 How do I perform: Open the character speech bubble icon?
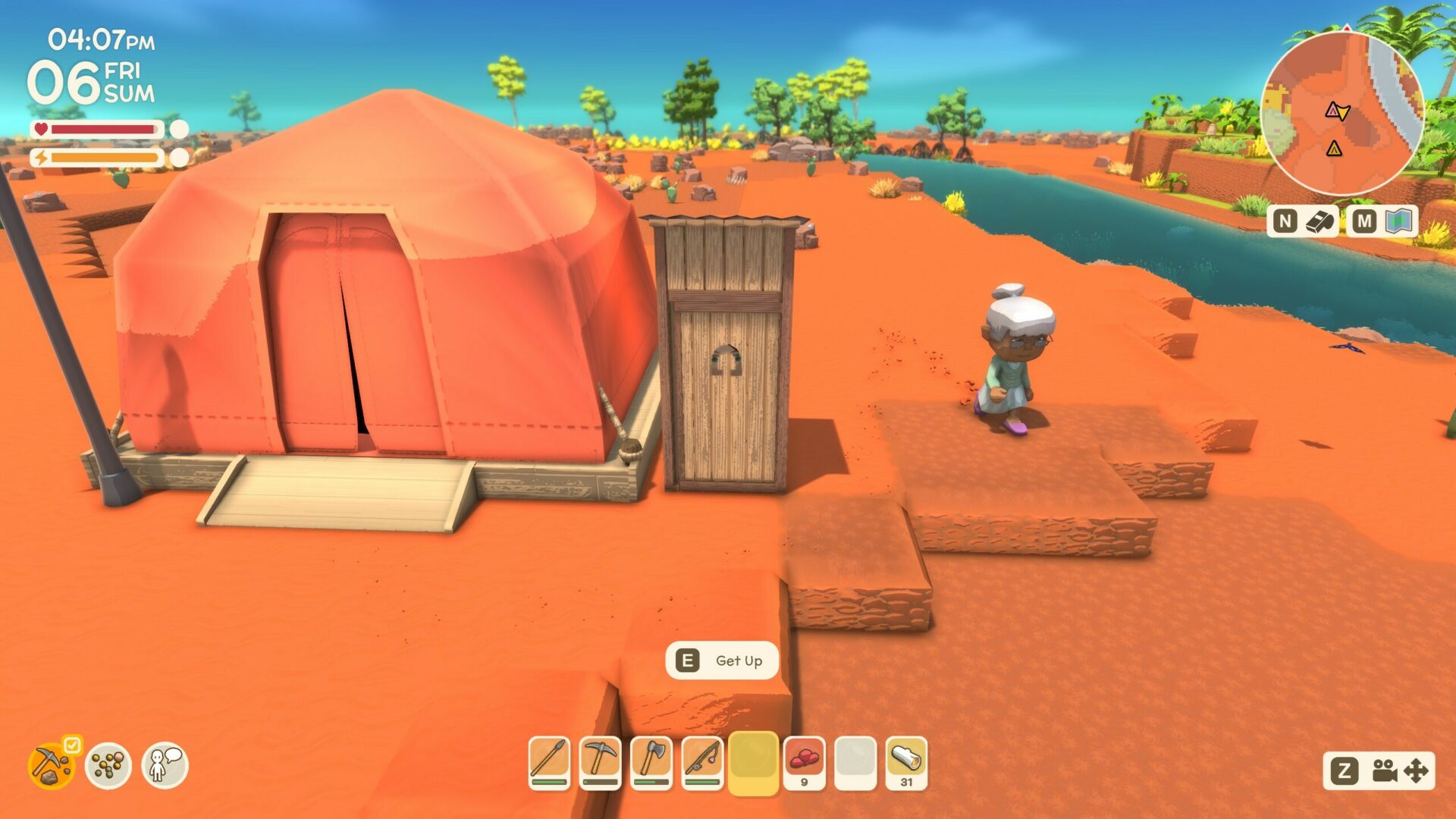click(165, 765)
